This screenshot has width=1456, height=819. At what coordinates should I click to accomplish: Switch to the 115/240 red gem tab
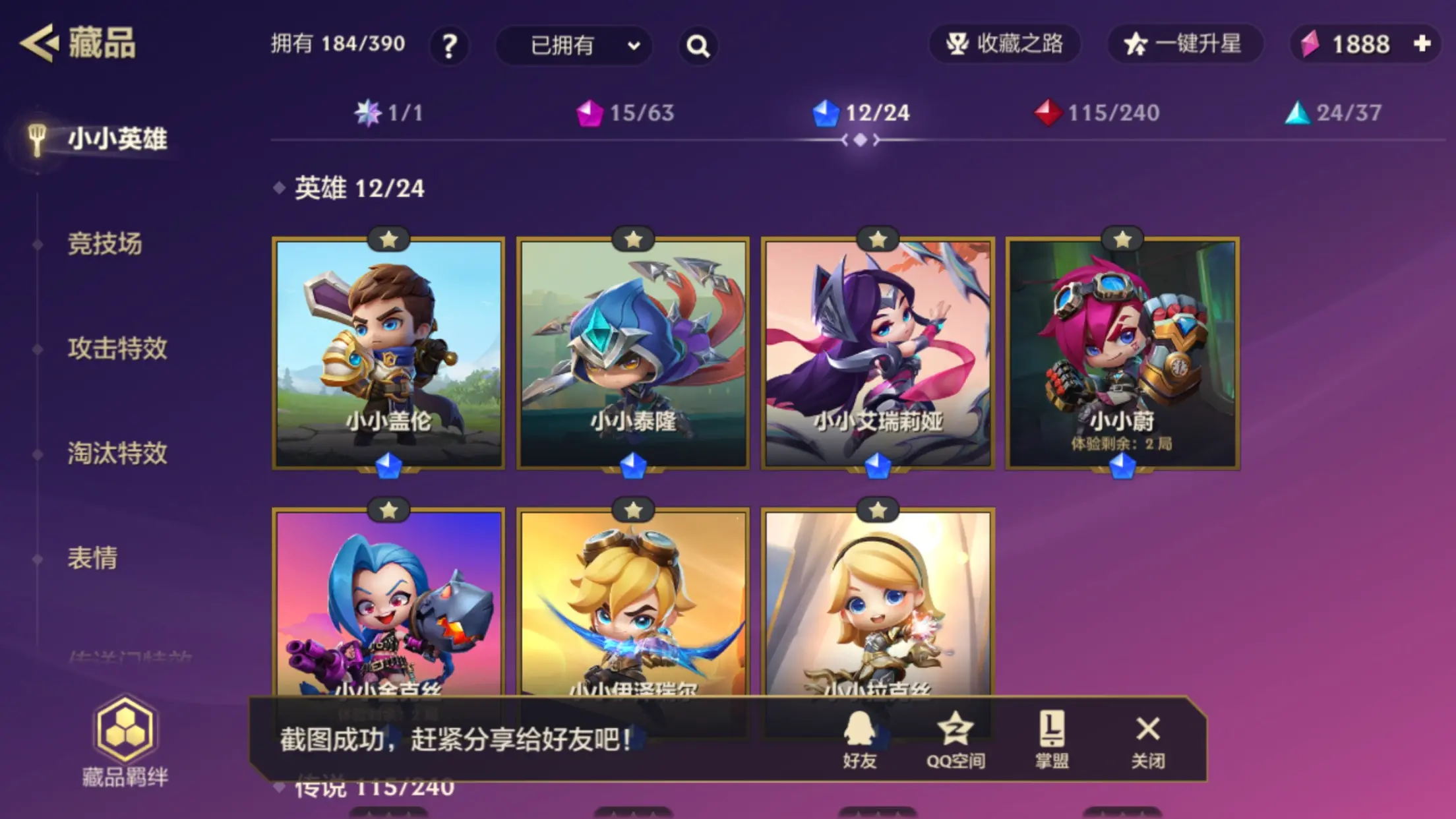tap(1097, 113)
